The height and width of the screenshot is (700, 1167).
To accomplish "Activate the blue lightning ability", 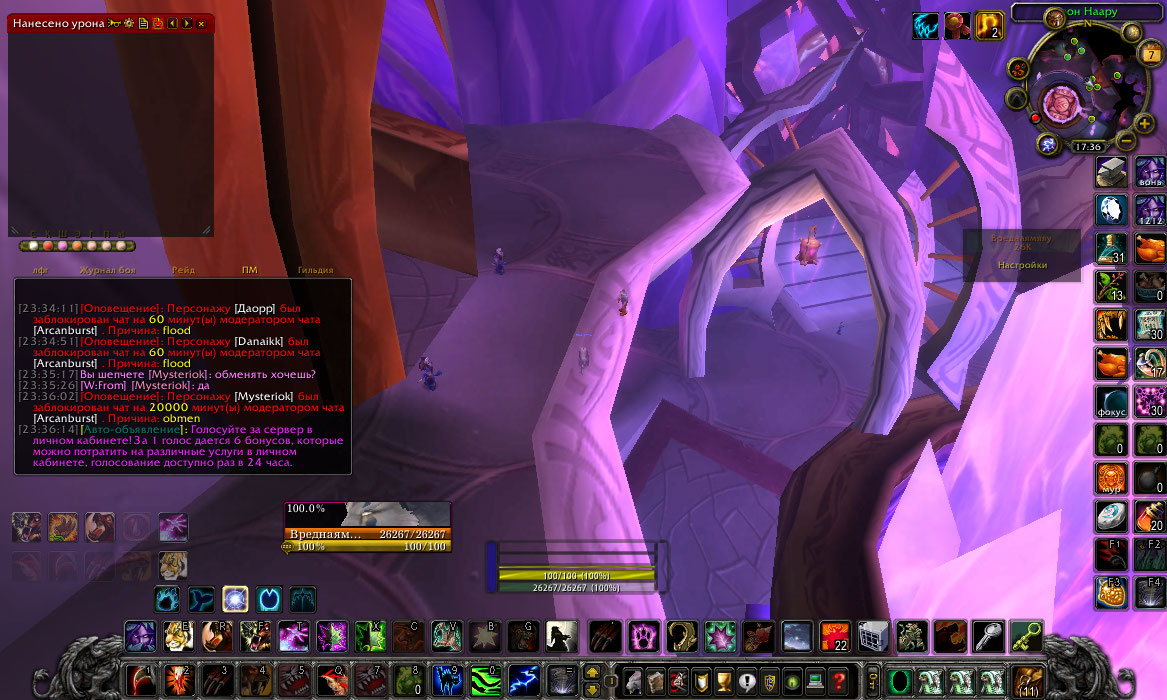I will click(523, 680).
